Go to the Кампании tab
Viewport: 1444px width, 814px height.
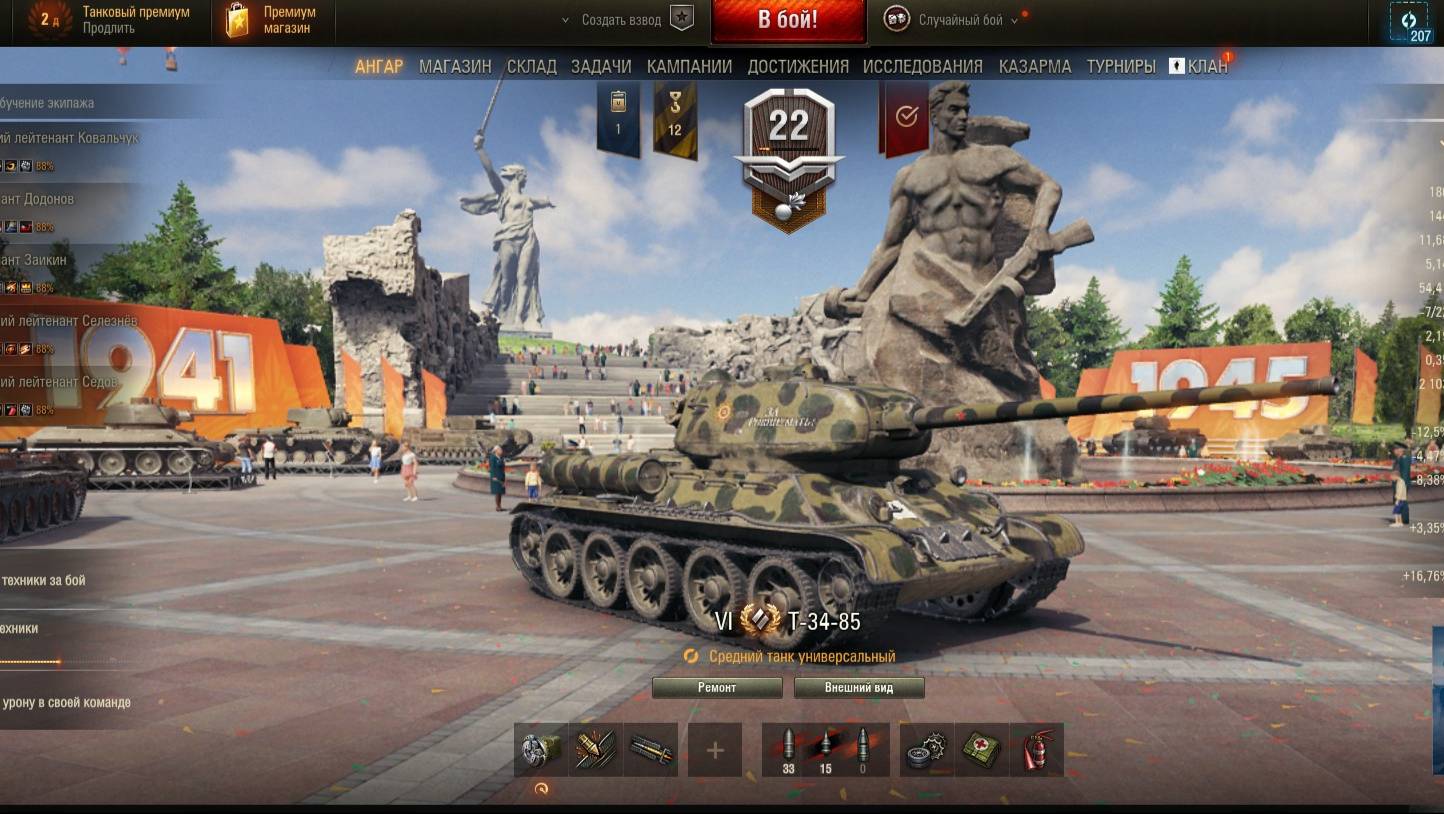[x=689, y=66]
